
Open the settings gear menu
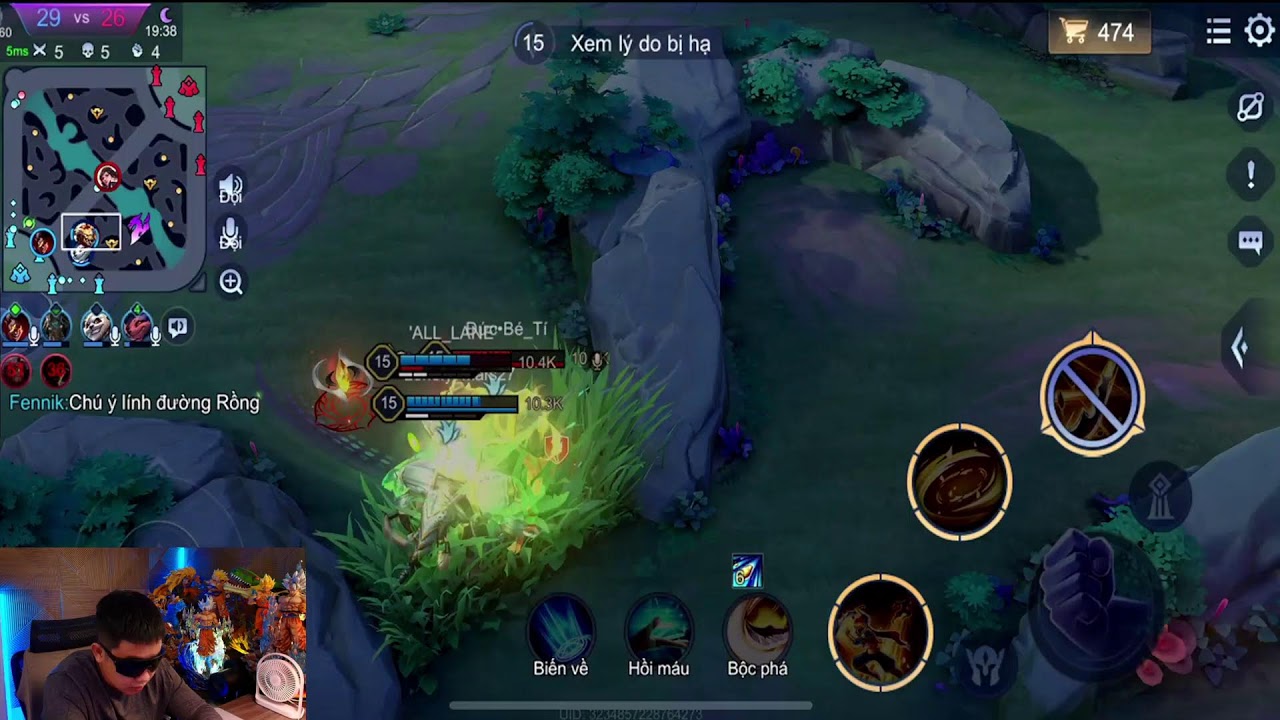click(1259, 32)
